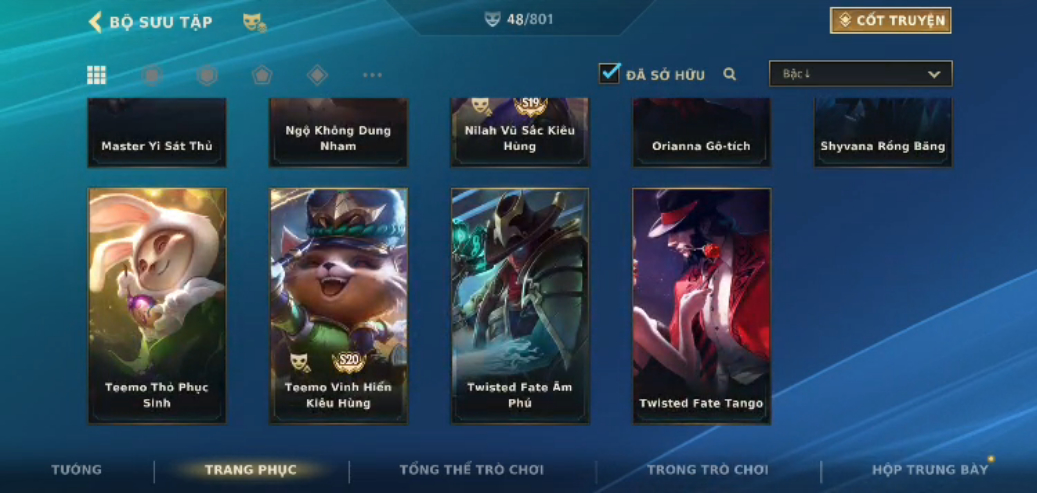This screenshot has height=493, width=1037.
Task: Open the Bậc sort dropdown
Action: (860, 74)
